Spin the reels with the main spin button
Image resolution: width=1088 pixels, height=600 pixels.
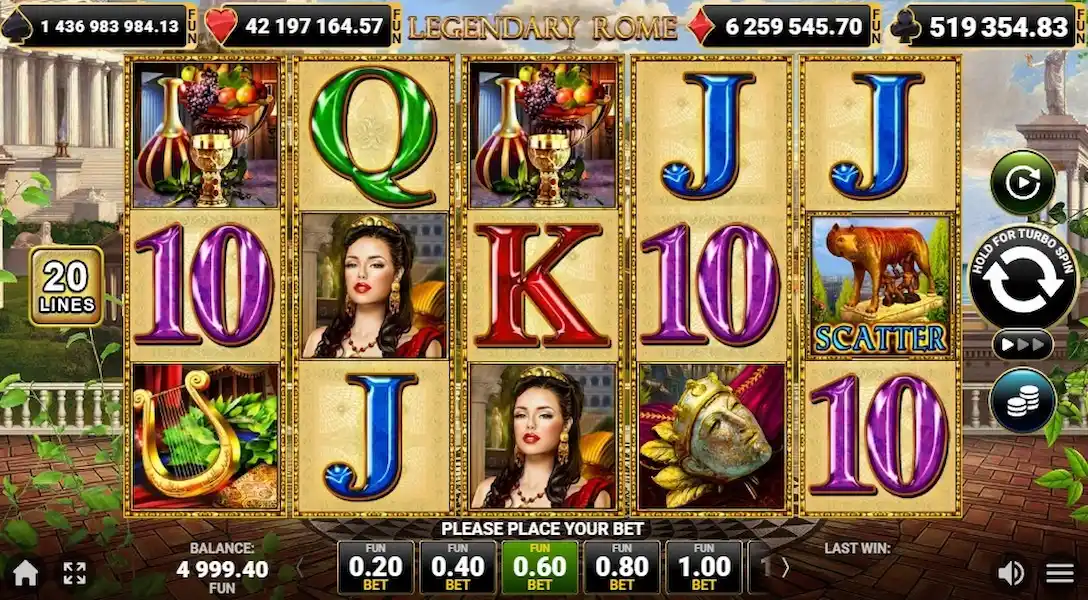click(1023, 279)
